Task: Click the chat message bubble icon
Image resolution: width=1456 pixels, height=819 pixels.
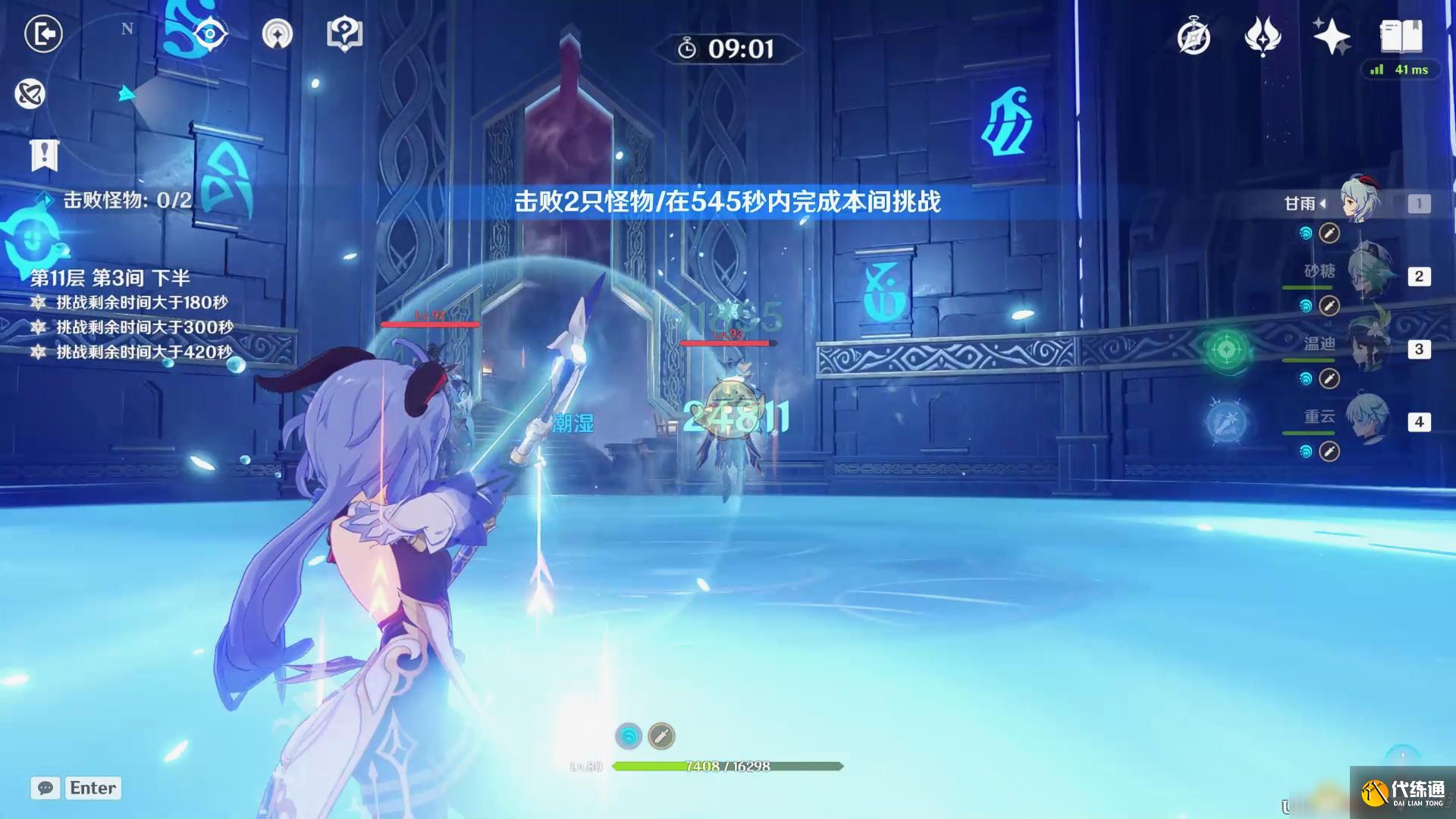Action: [45, 789]
